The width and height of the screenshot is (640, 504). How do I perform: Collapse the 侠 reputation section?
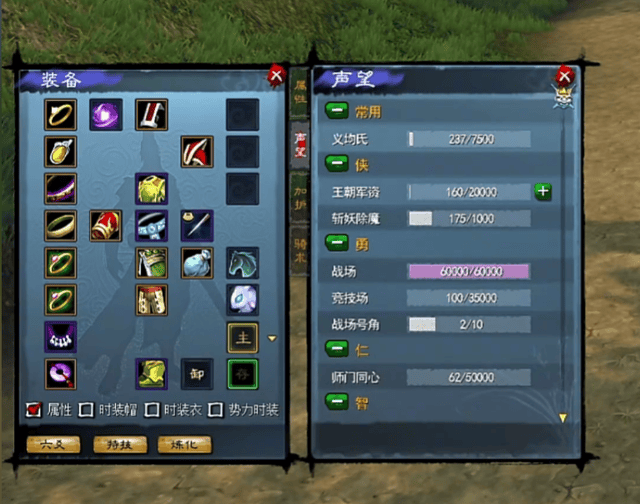point(336,163)
